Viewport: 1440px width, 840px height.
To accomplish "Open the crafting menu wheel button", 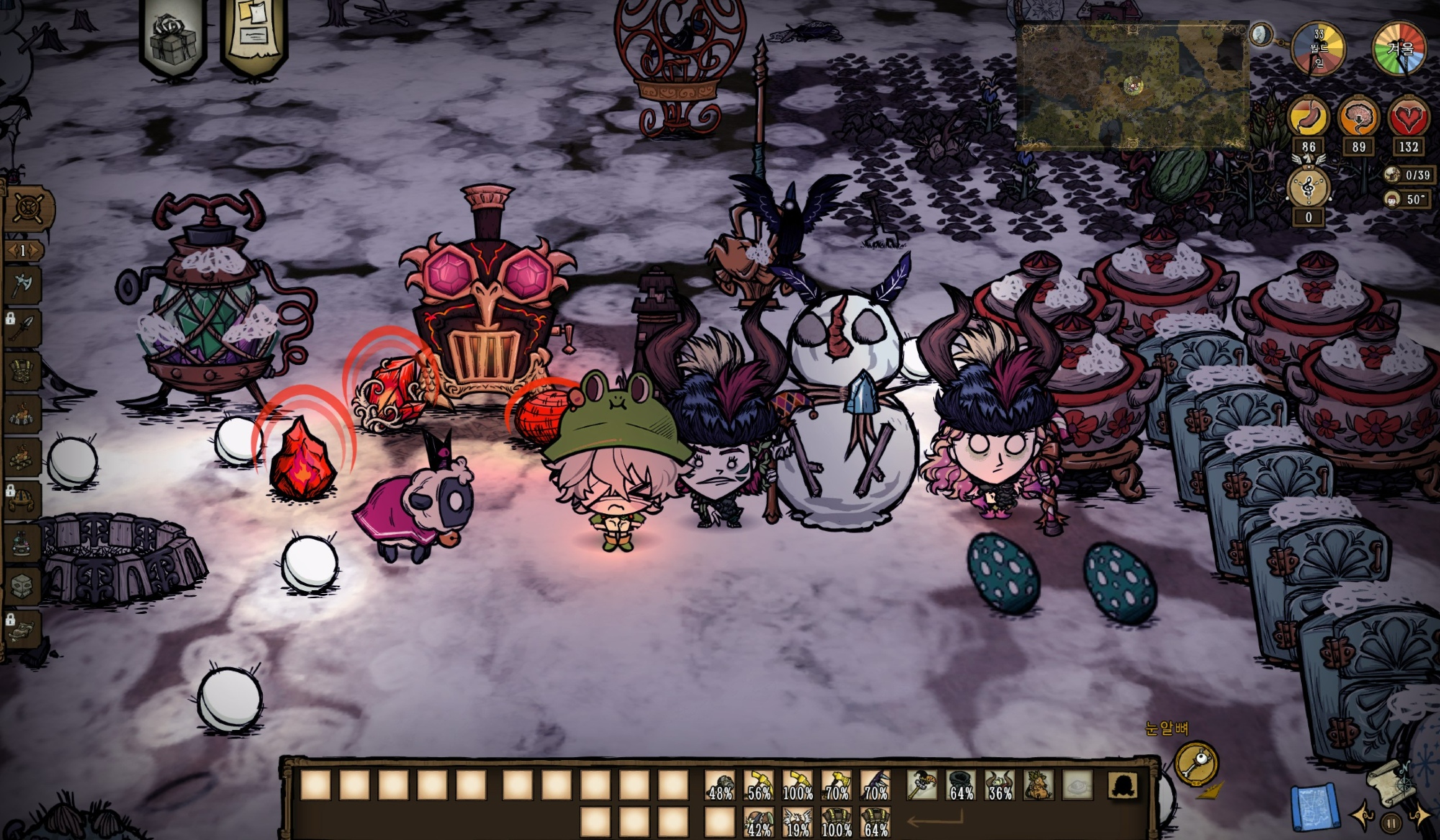I will 28,208.
